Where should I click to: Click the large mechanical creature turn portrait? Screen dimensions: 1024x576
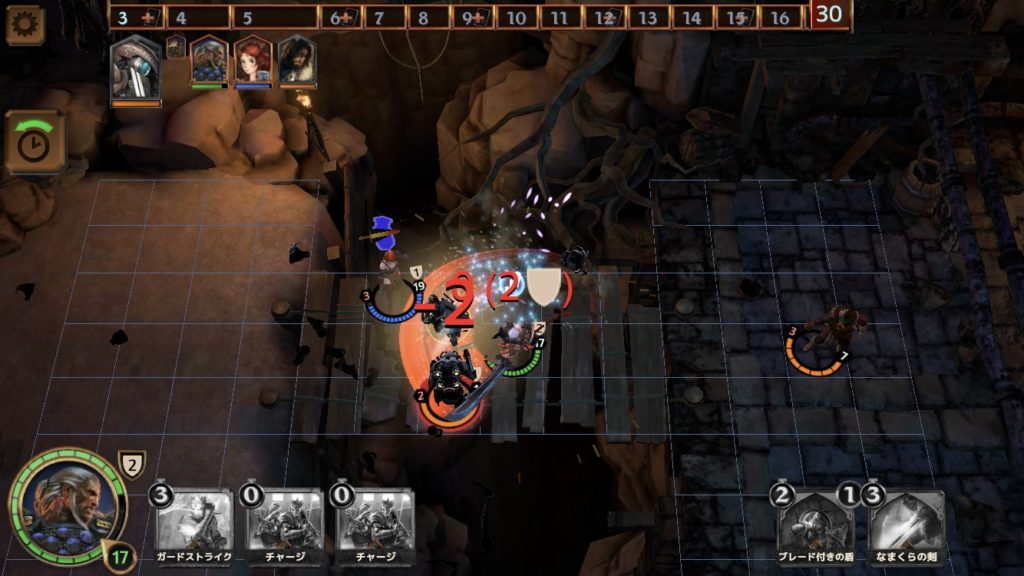135,68
